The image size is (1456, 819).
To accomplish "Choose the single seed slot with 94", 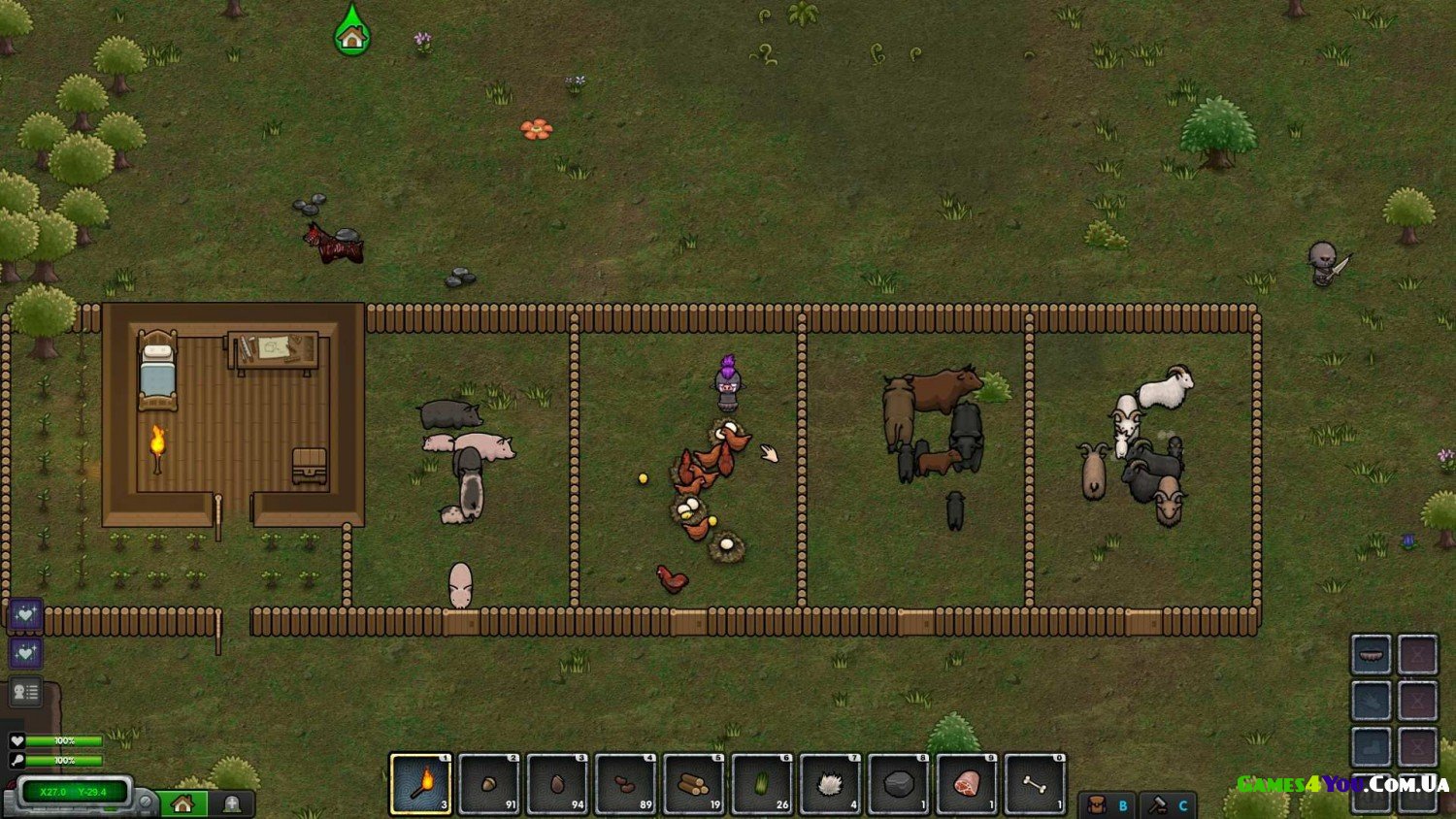I will (x=557, y=783).
